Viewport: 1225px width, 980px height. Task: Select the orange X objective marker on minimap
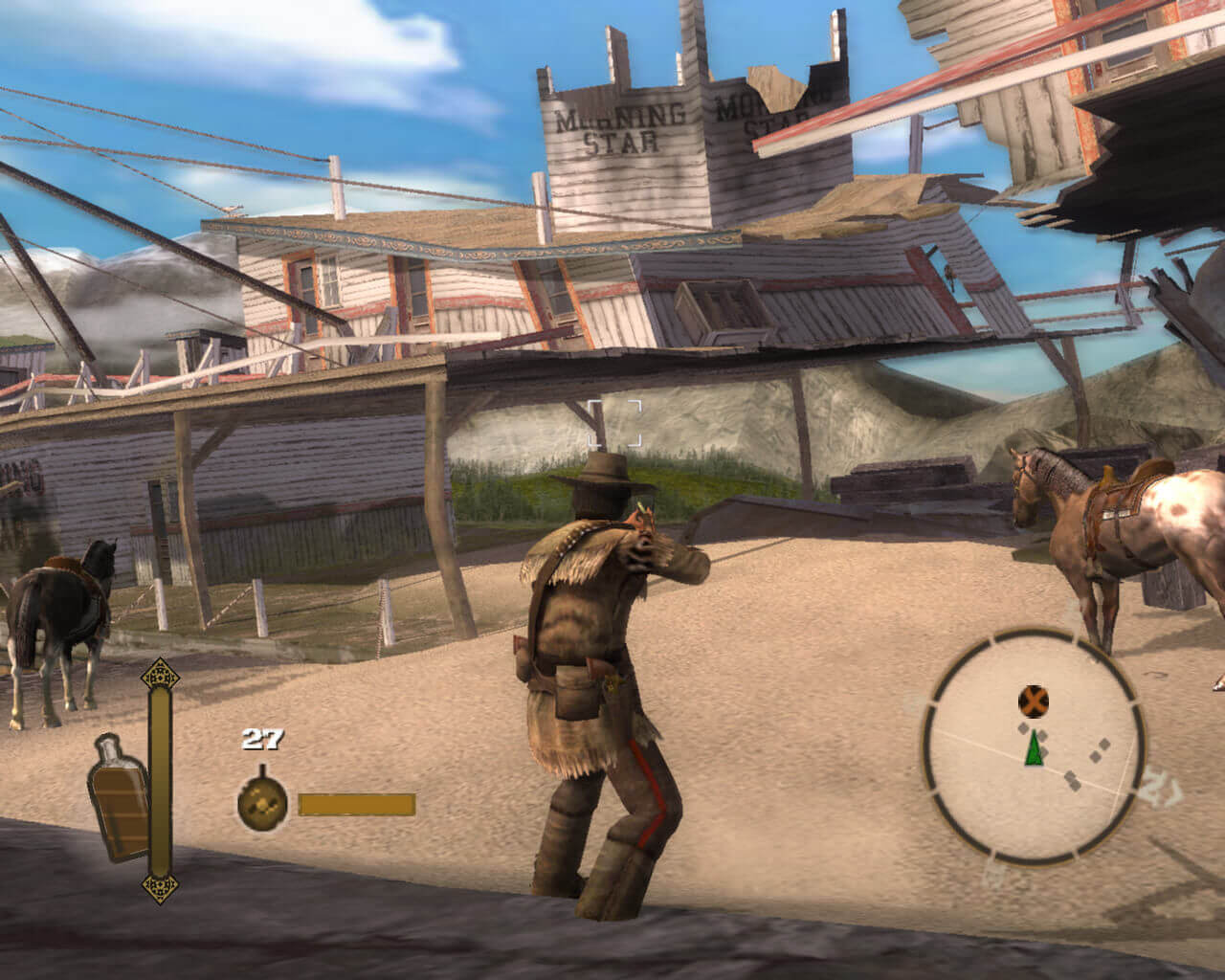(x=1033, y=702)
